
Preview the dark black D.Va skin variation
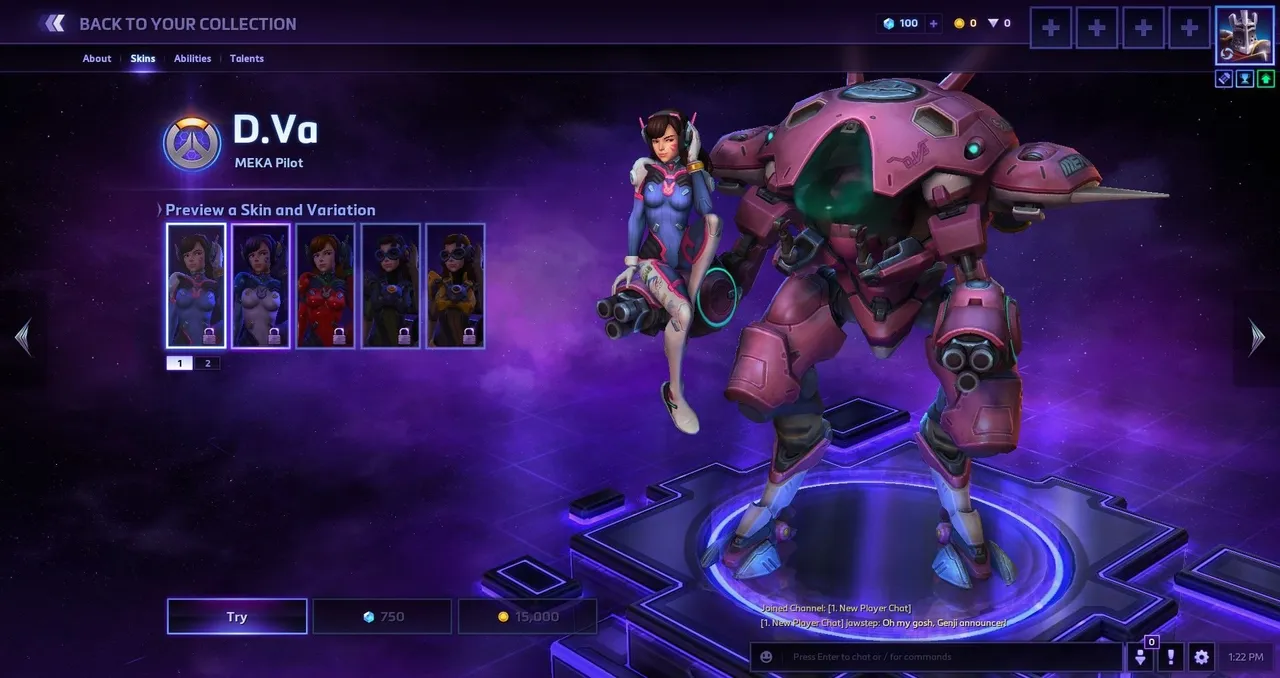[x=390, y=286]
